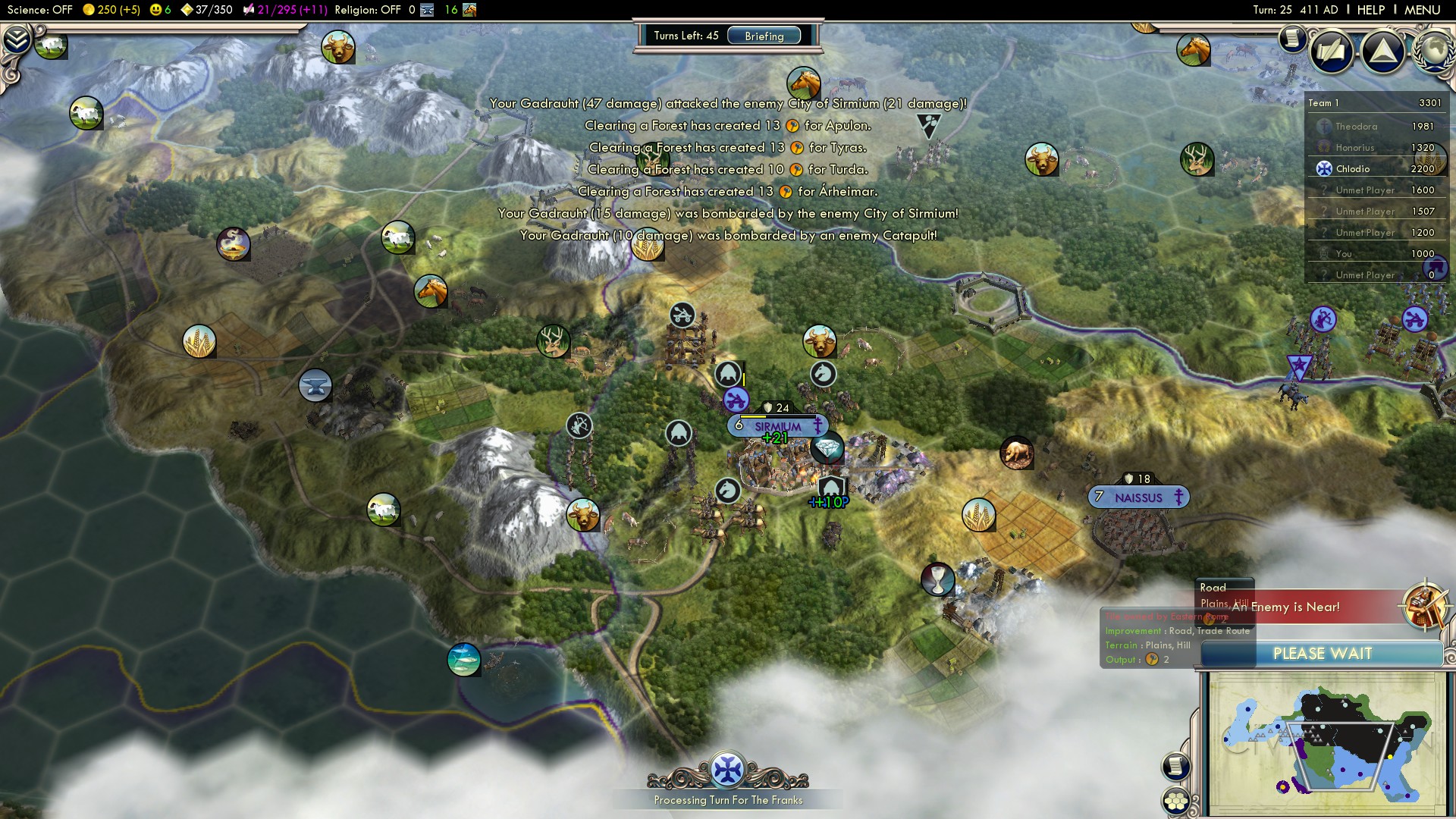Select the Naissus city banner
This screenshot has width=1456, height=819.
pos(1138,497)
